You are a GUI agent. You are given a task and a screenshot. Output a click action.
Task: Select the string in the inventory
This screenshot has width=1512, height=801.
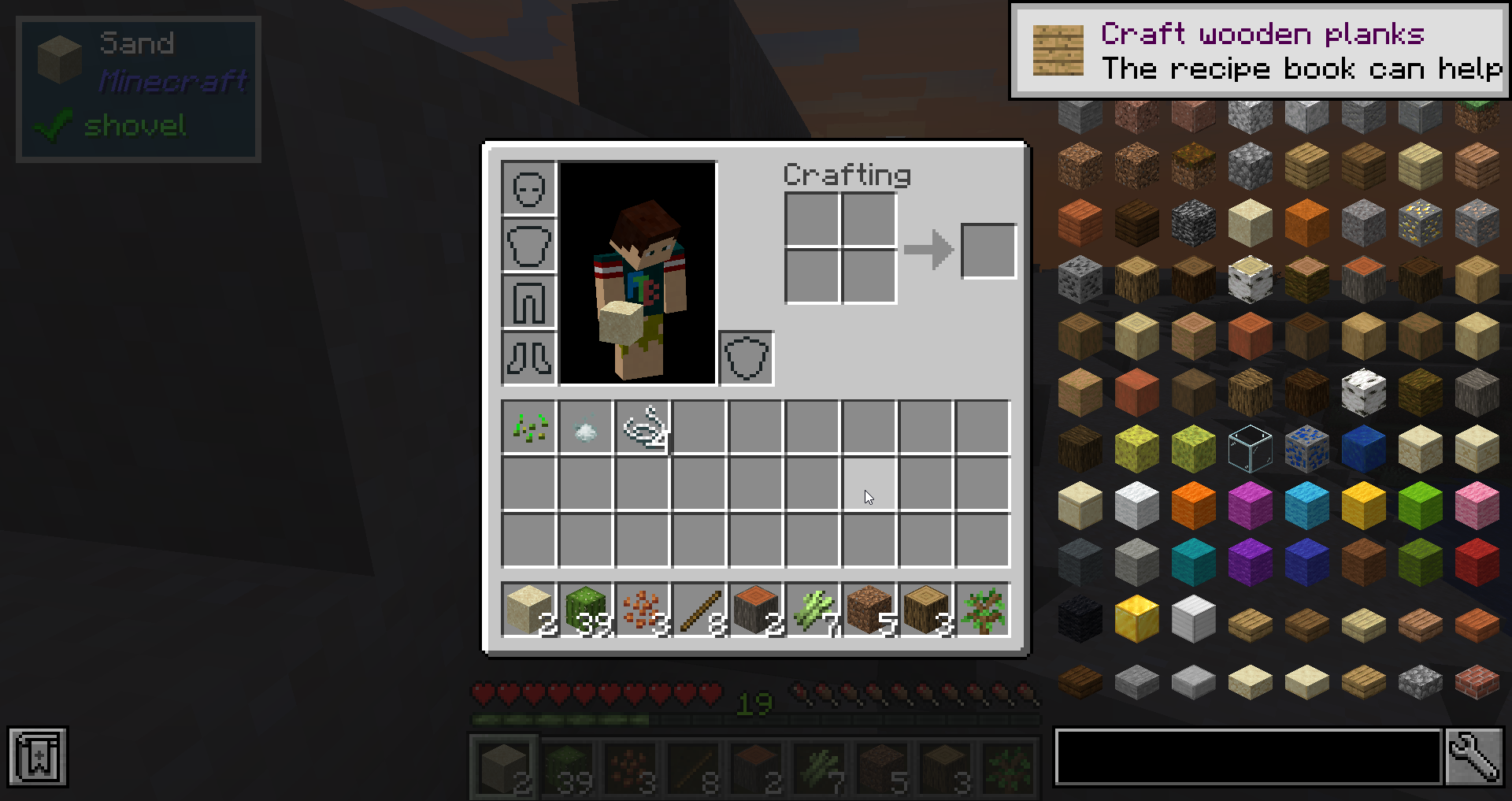[x=643, y=428]
